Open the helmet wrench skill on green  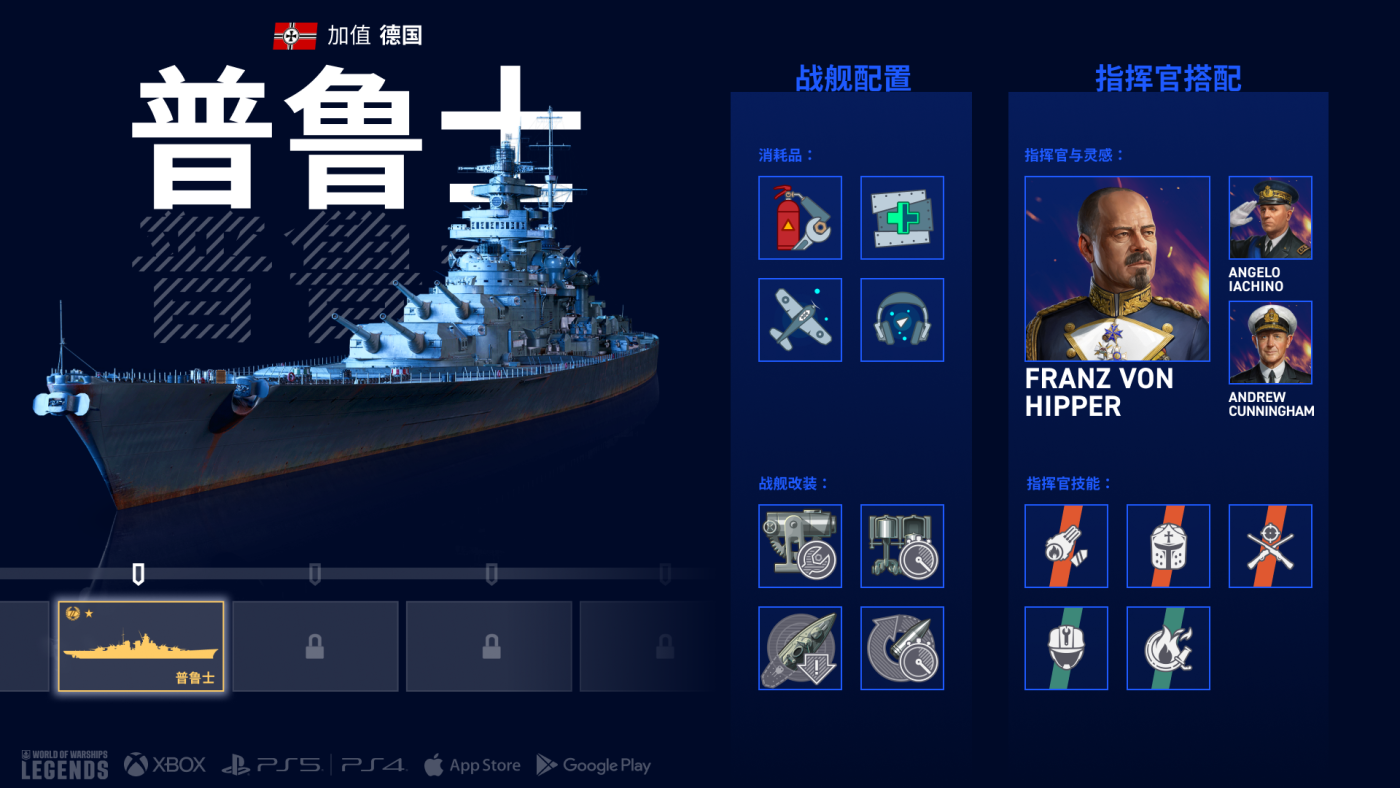click(1066, 648)
